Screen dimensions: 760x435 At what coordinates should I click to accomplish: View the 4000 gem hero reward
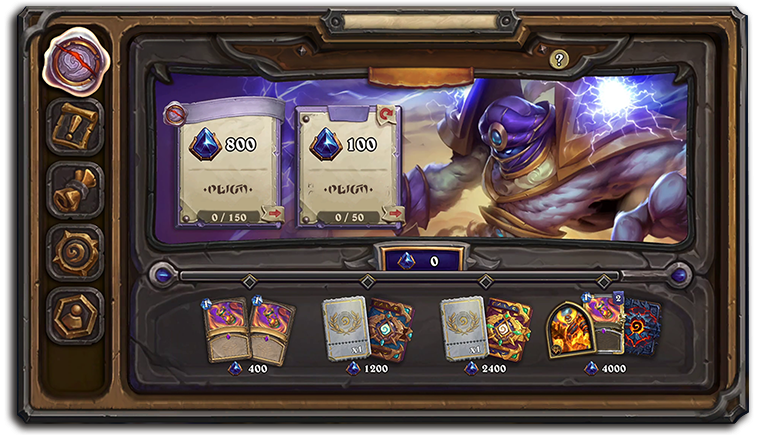click(603, 328)
